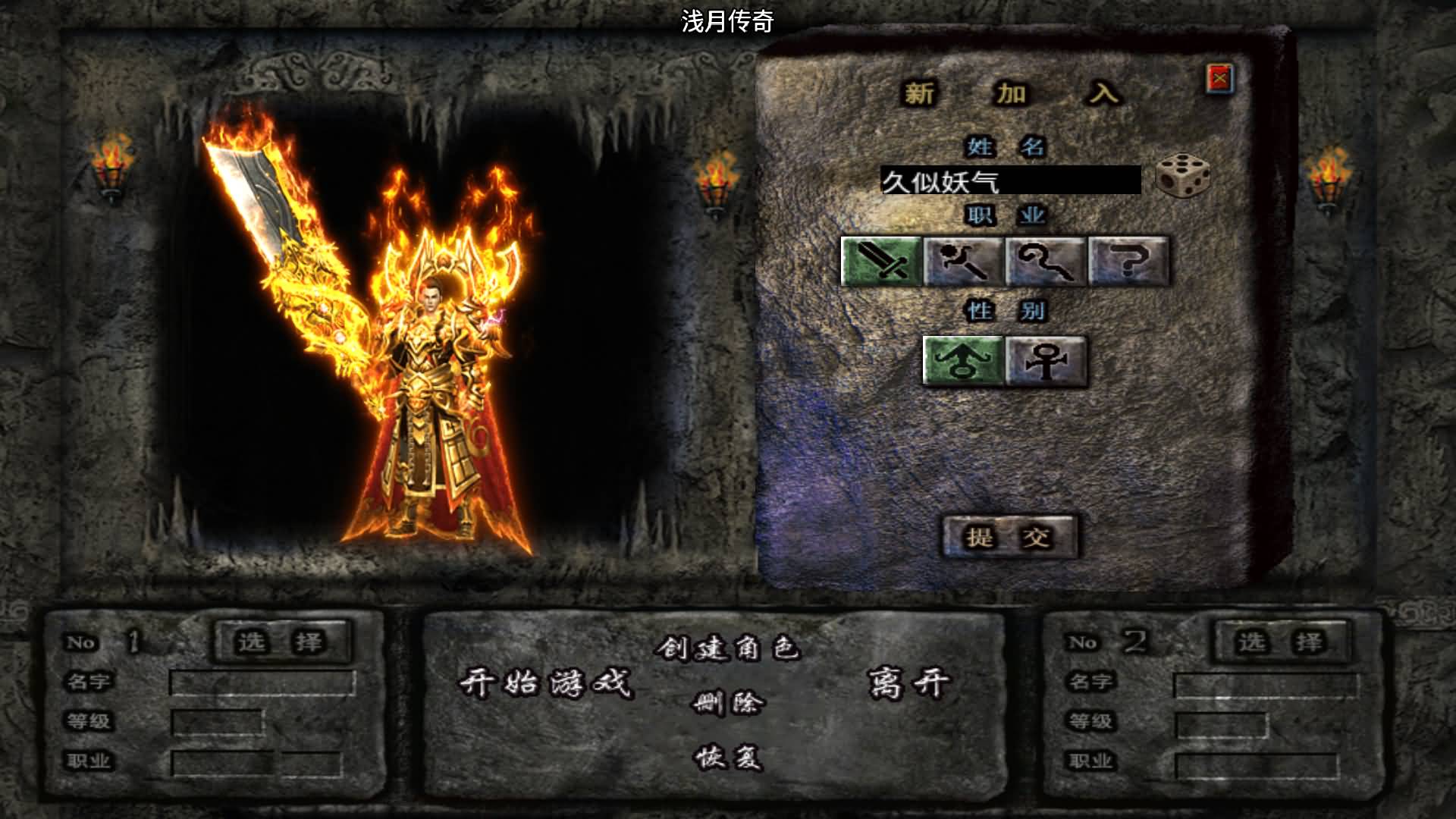This screenshot has height=819, width=1456.
Task: Delete character with 删除
Action: pos(728,704)
